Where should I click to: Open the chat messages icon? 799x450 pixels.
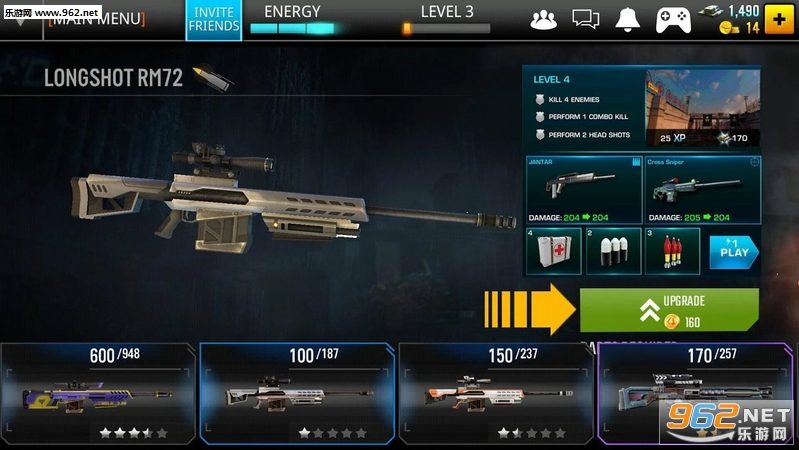tap(585, 19)
